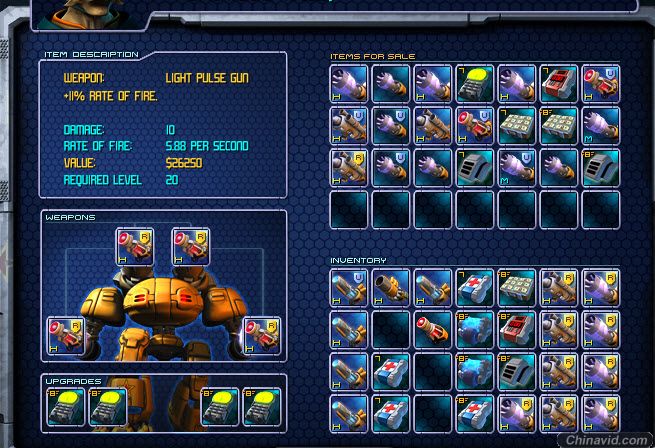Choose the dark barrel cannon in inventory
This screenshot has width=655, height=448.
coord(391,285)
